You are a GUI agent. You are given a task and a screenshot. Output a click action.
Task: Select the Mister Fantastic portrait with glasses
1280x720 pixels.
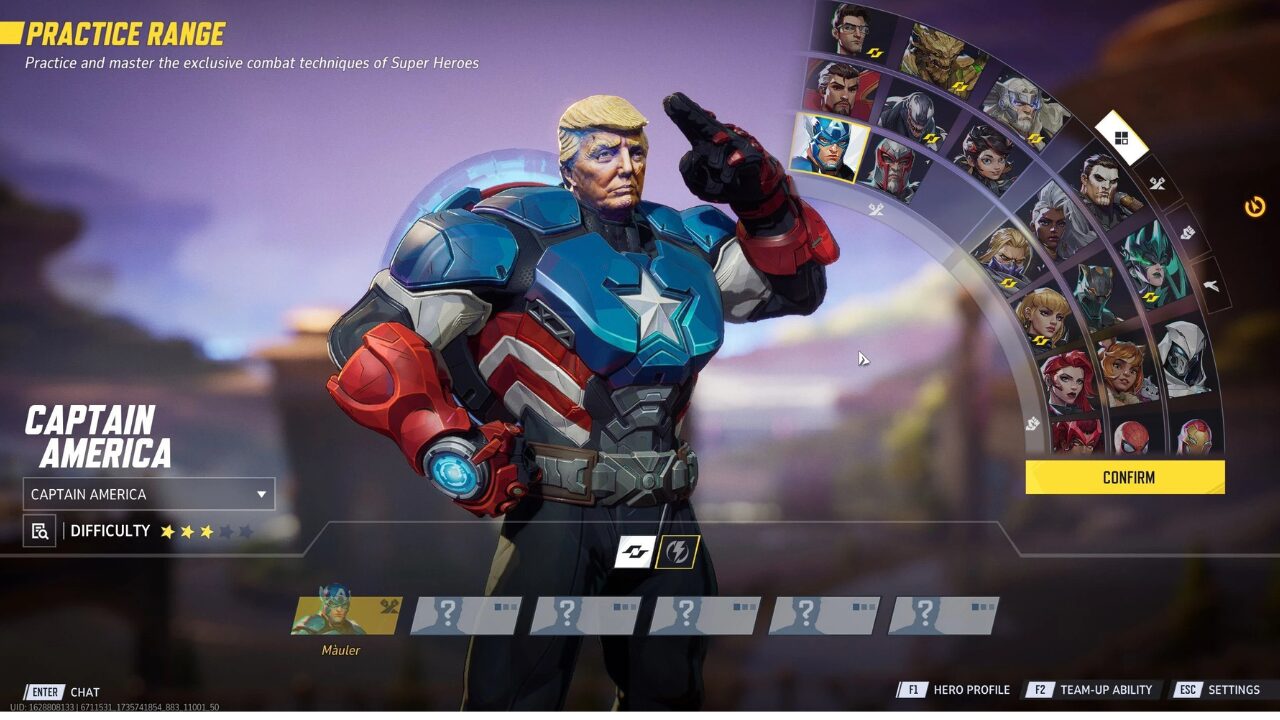tap(848, 30)
